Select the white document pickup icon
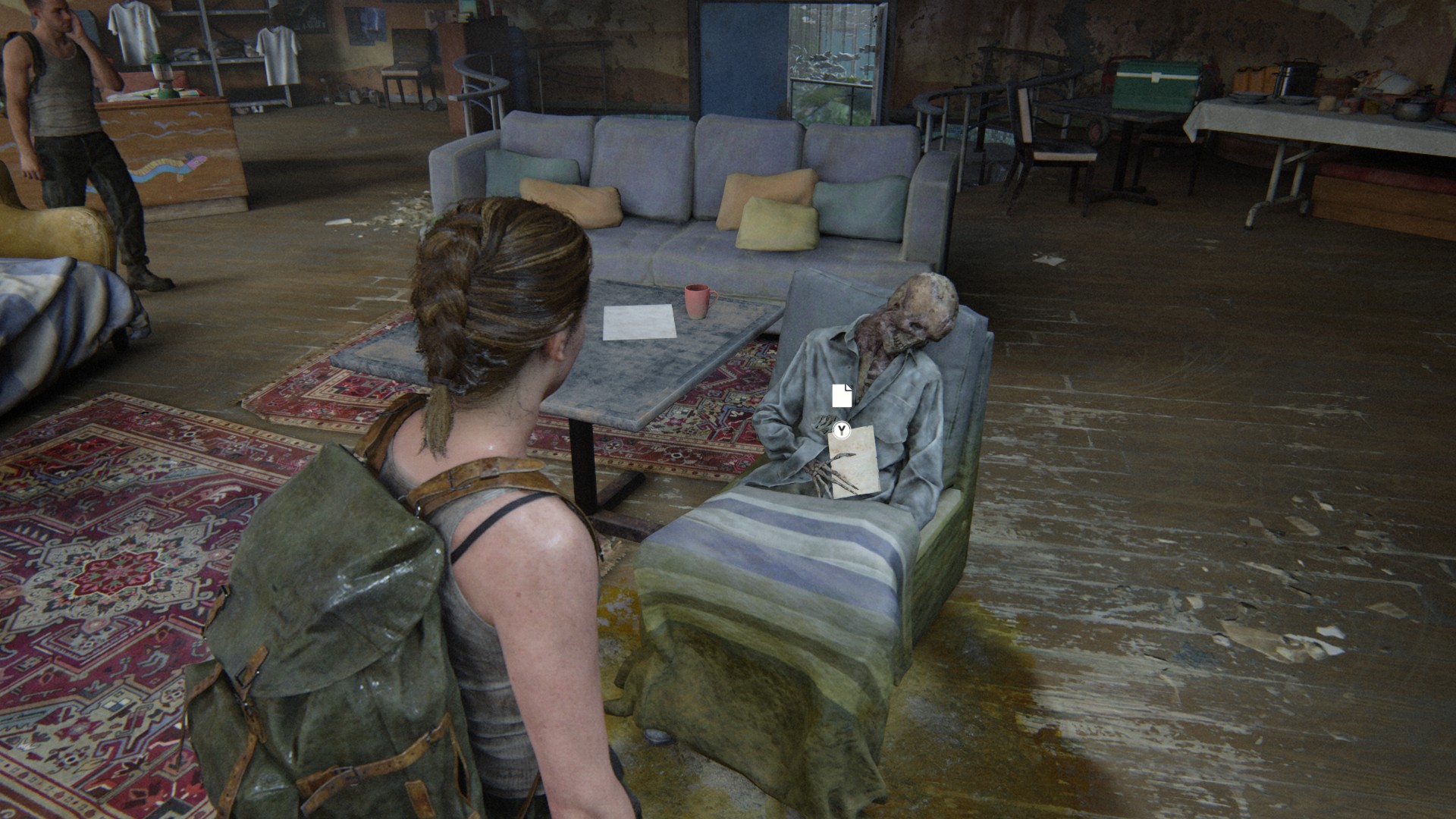Image resolution: width=1456 pixels, height=819 pixels. [842, 396]
